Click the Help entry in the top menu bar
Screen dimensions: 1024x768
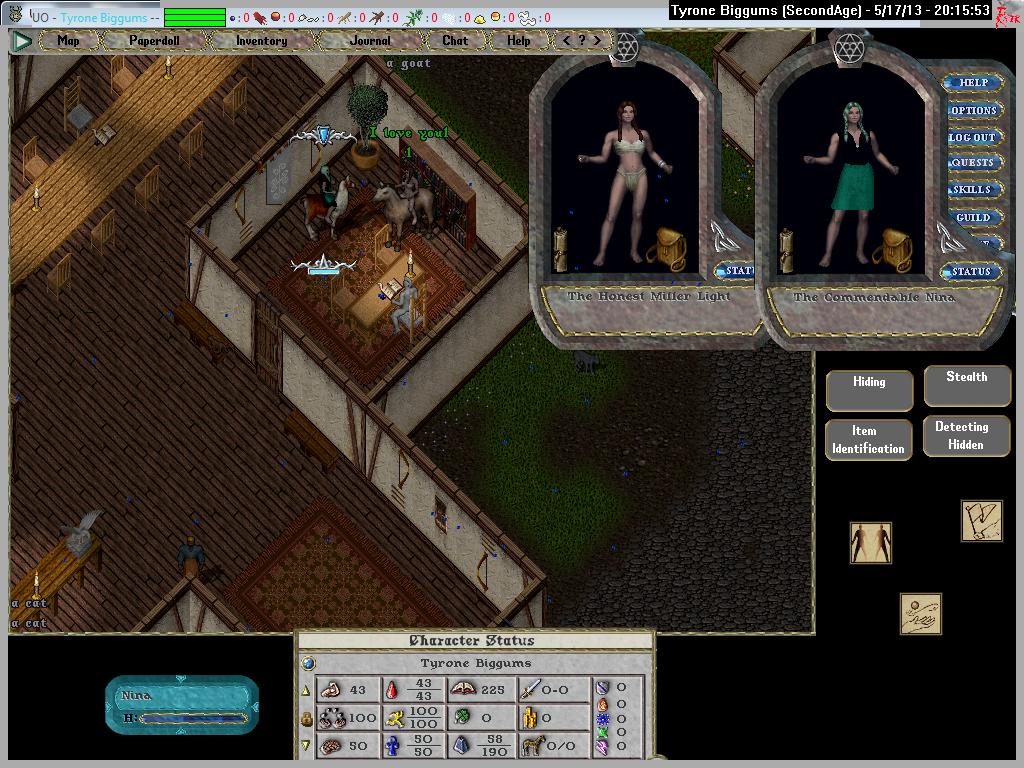[x=518, y=41]
